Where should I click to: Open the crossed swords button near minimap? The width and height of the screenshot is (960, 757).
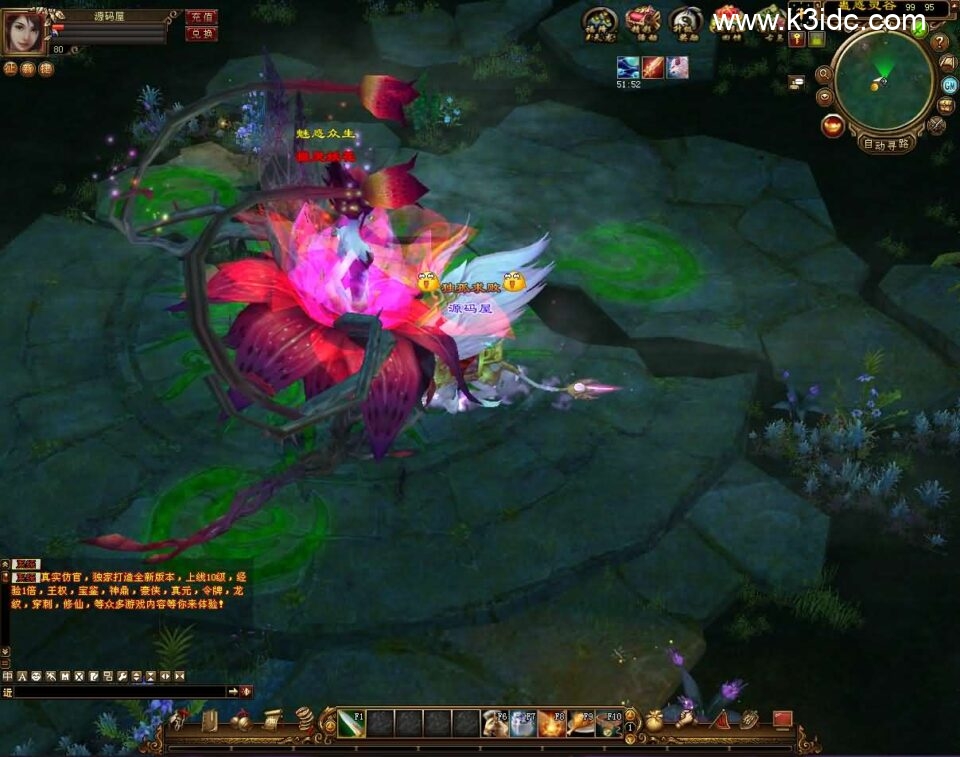tap(937, 125)
